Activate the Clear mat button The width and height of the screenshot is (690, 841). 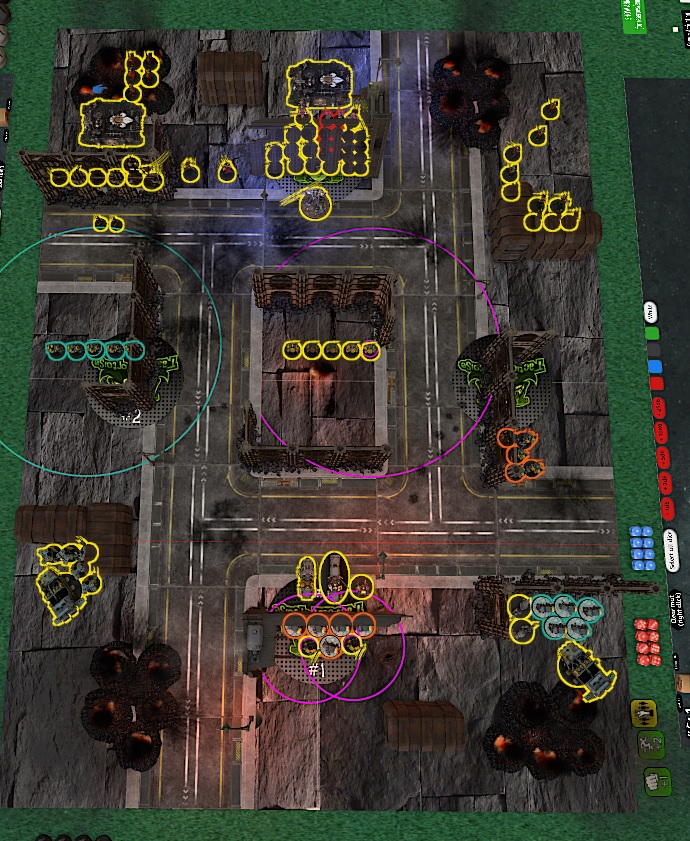677,614
